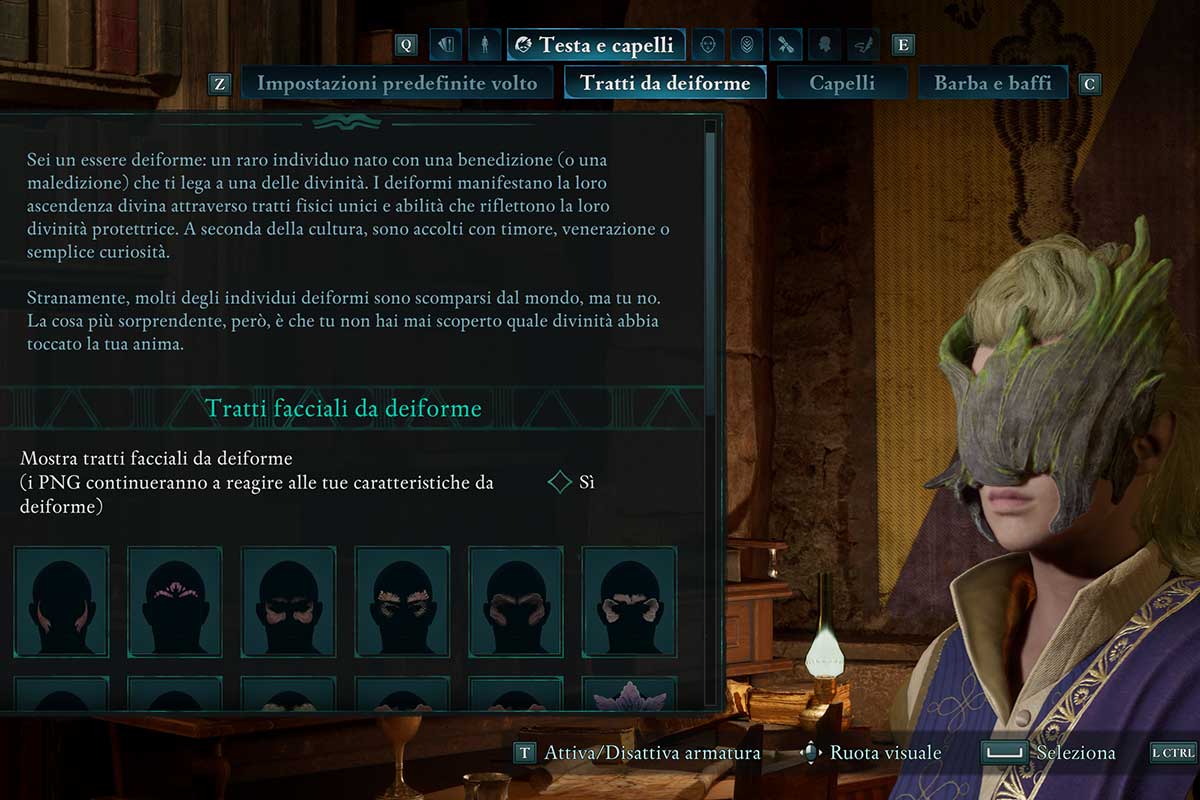The width and height of the screenshot is (1200, 800).
Task: Pick the pink forehead crown trait
Action: click(175, 601)
